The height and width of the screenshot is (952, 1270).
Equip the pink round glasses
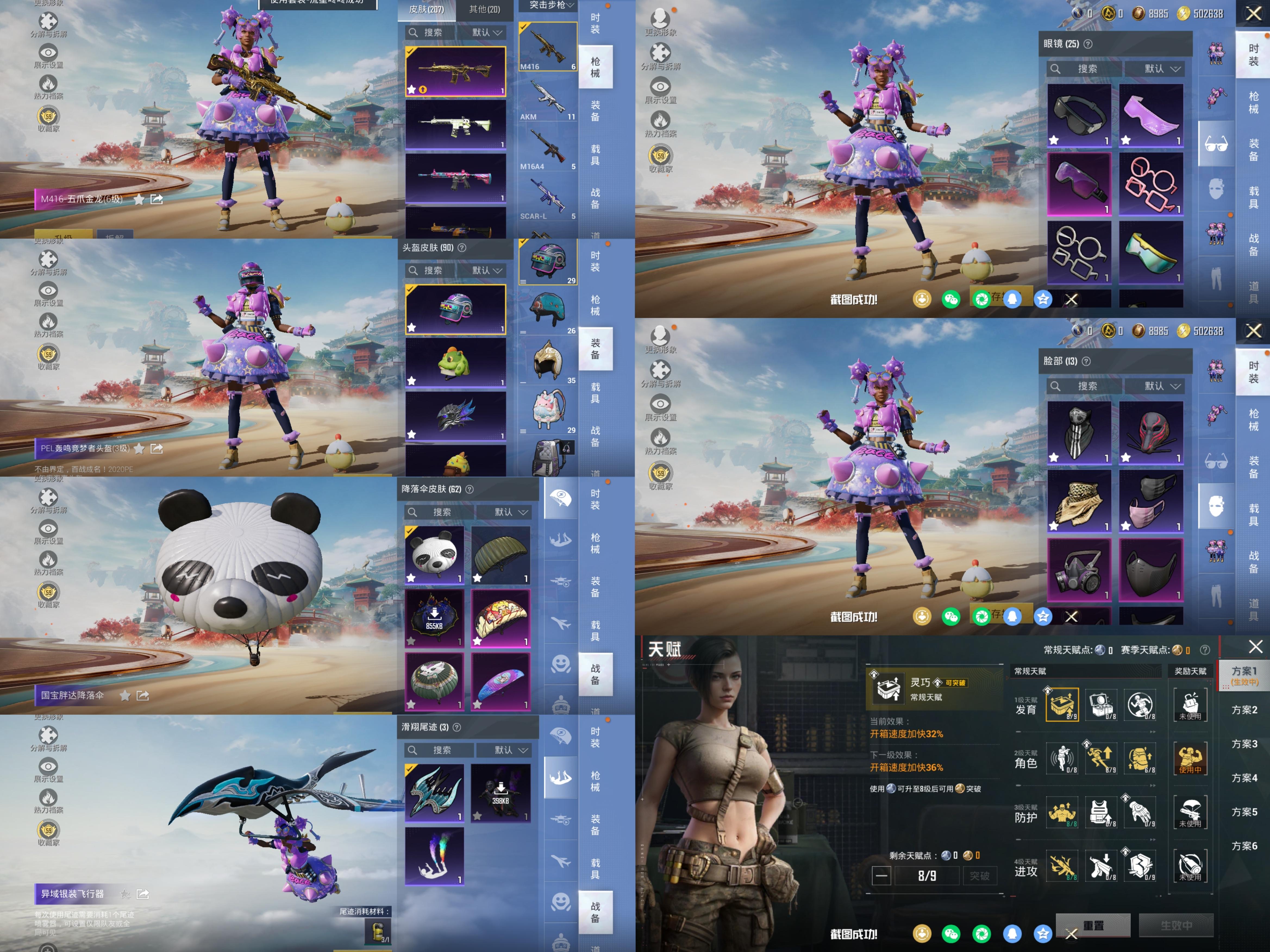click(x=1150, y=184)
